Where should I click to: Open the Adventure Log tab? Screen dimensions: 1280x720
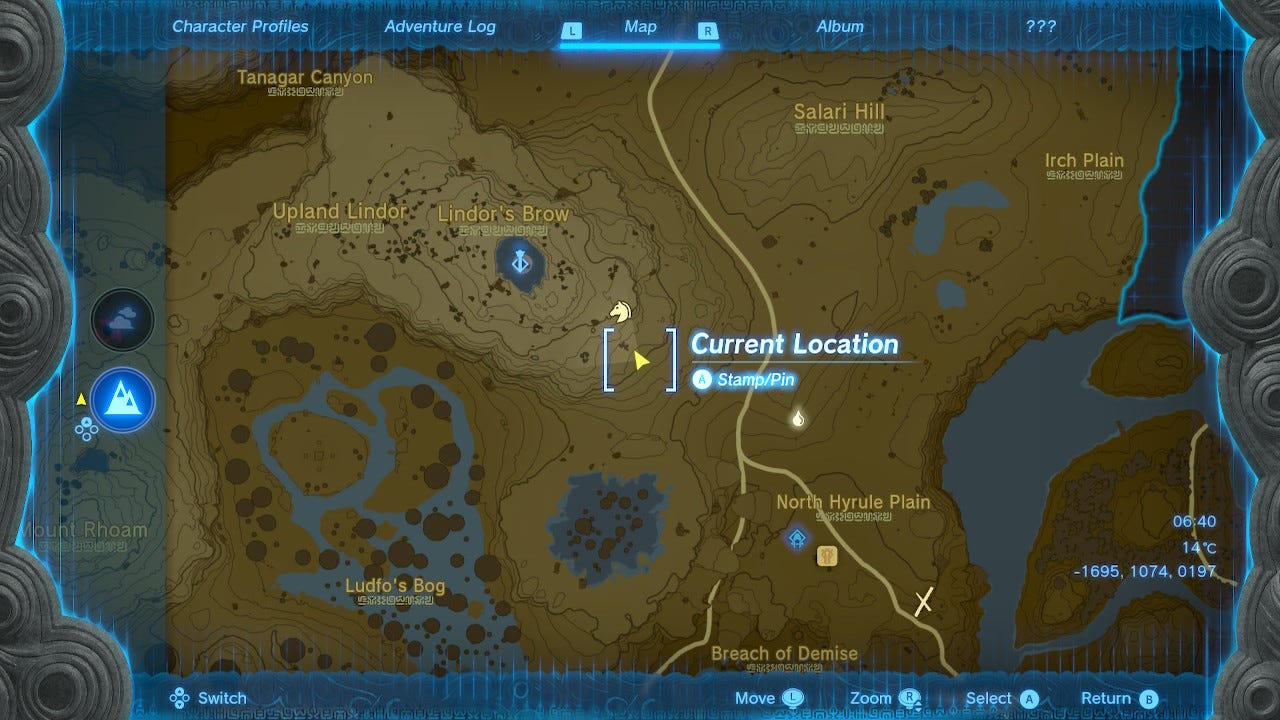pyautogui.click(x=440, y=27)
